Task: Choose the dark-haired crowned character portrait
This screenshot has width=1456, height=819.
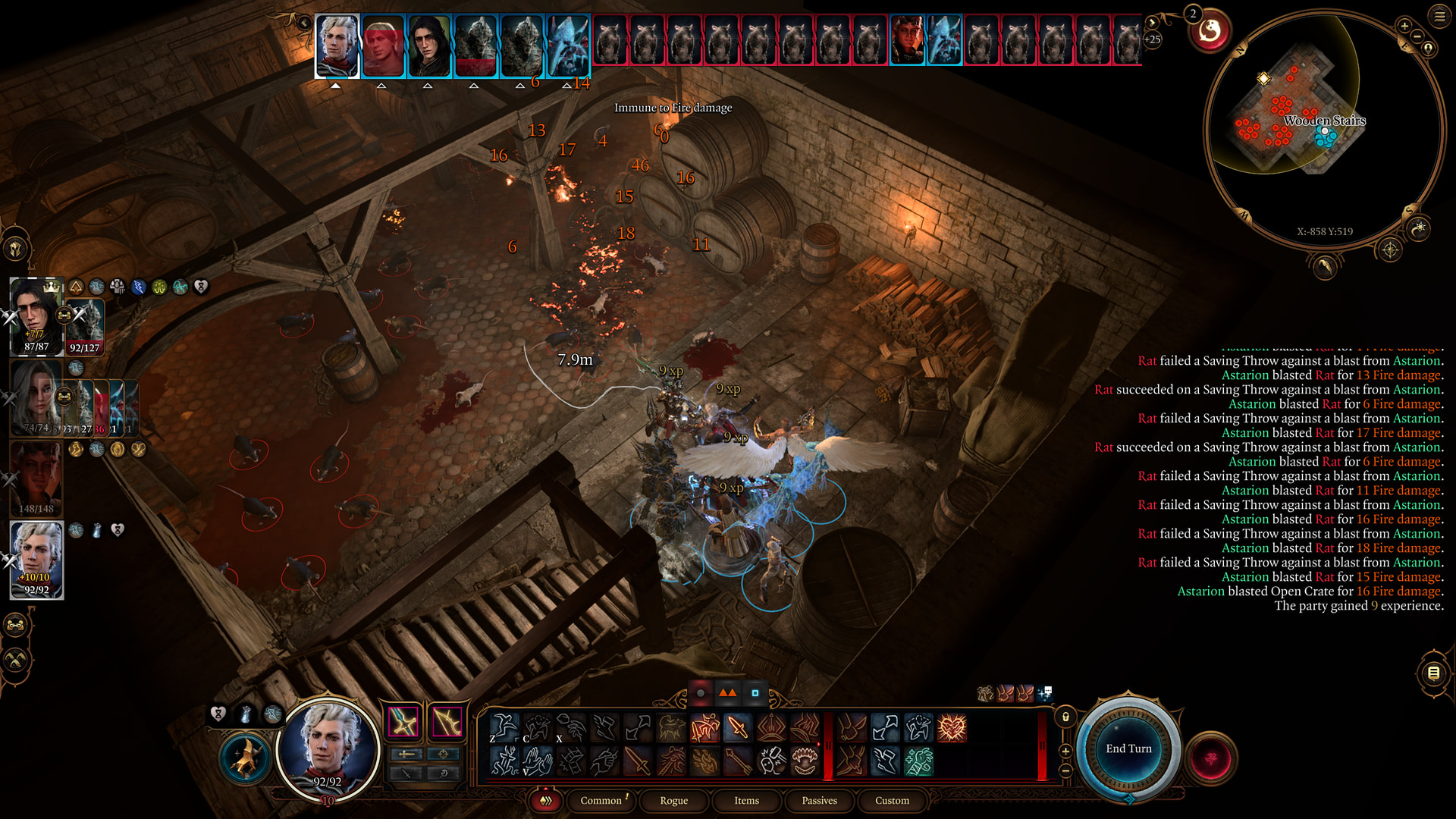Action: click(33, 315)
